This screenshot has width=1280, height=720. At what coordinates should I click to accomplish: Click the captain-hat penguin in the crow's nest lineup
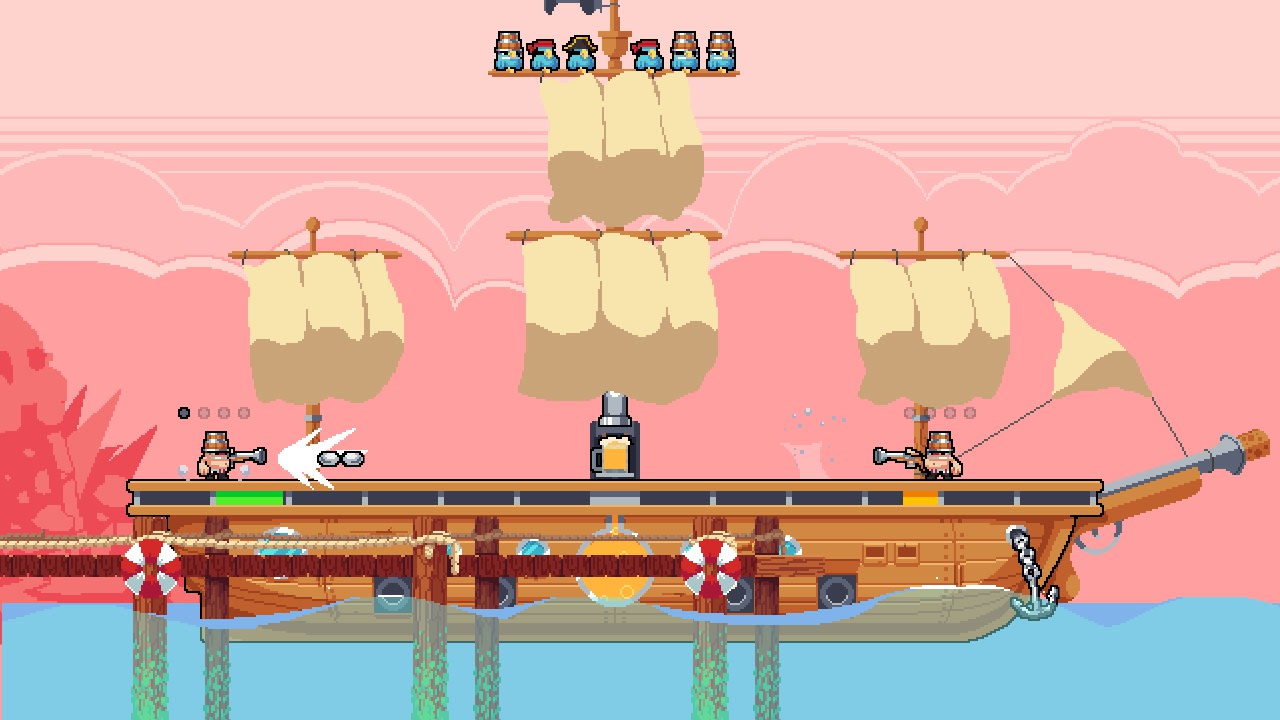[582, 50]
